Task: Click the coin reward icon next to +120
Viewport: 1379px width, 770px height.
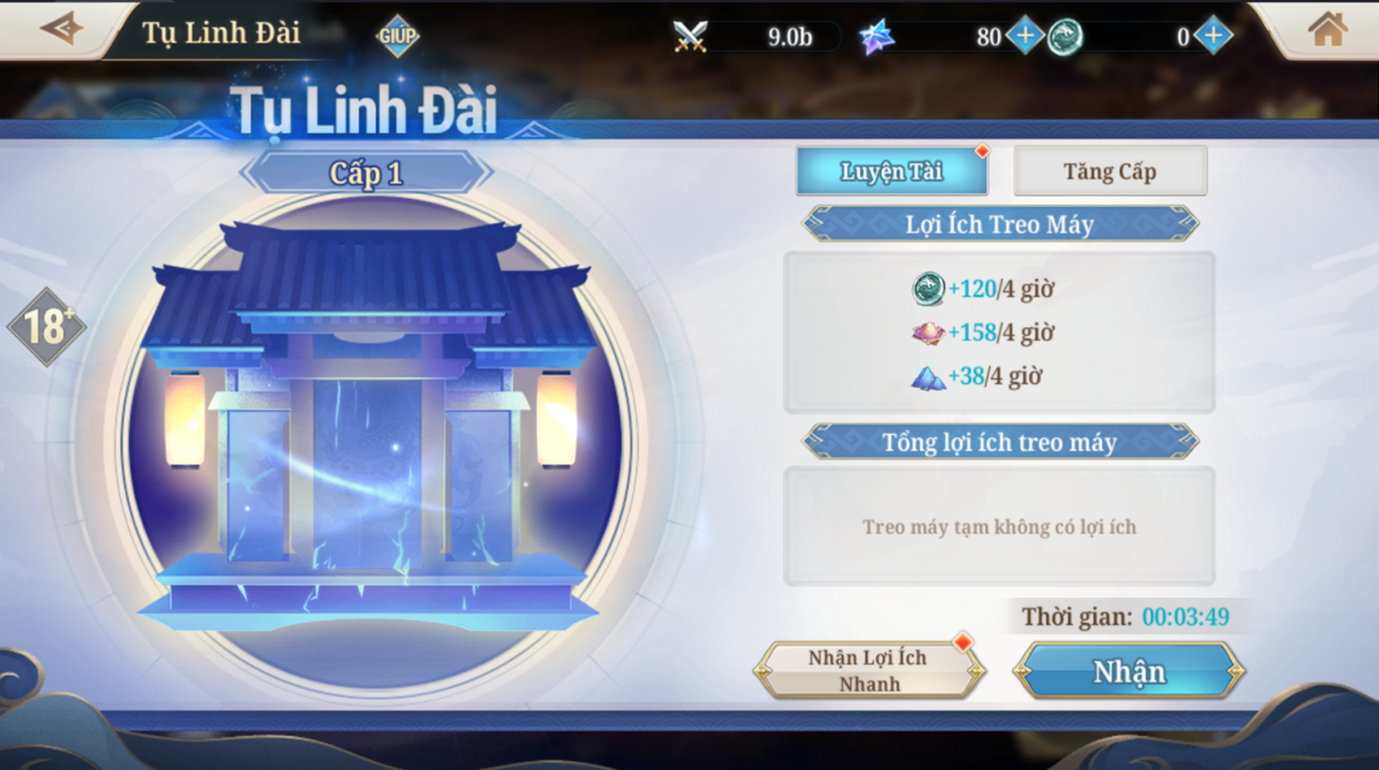Action: pyautogui.click(x=930, y=288)
